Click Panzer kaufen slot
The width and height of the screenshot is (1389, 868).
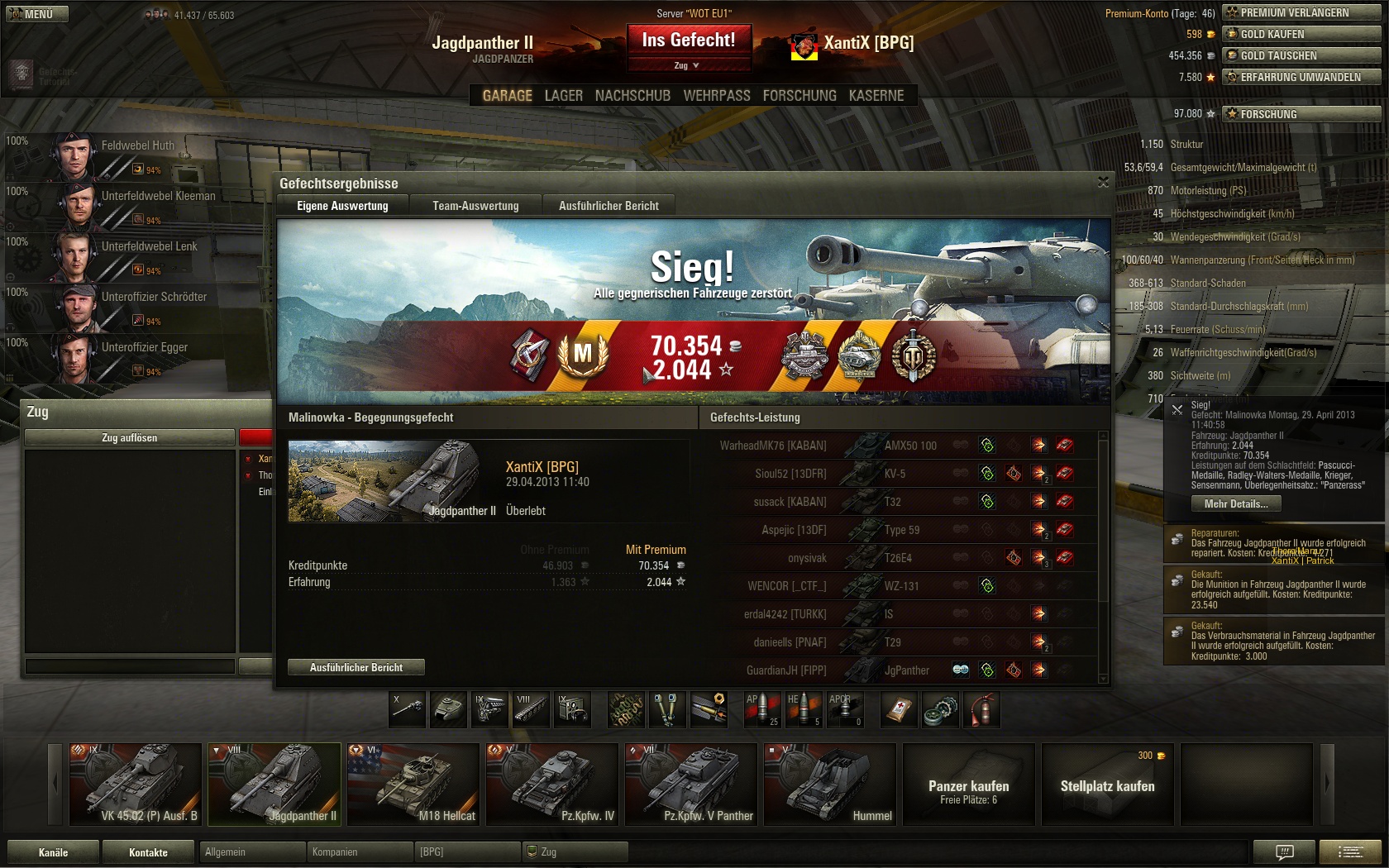click(968, 784)
